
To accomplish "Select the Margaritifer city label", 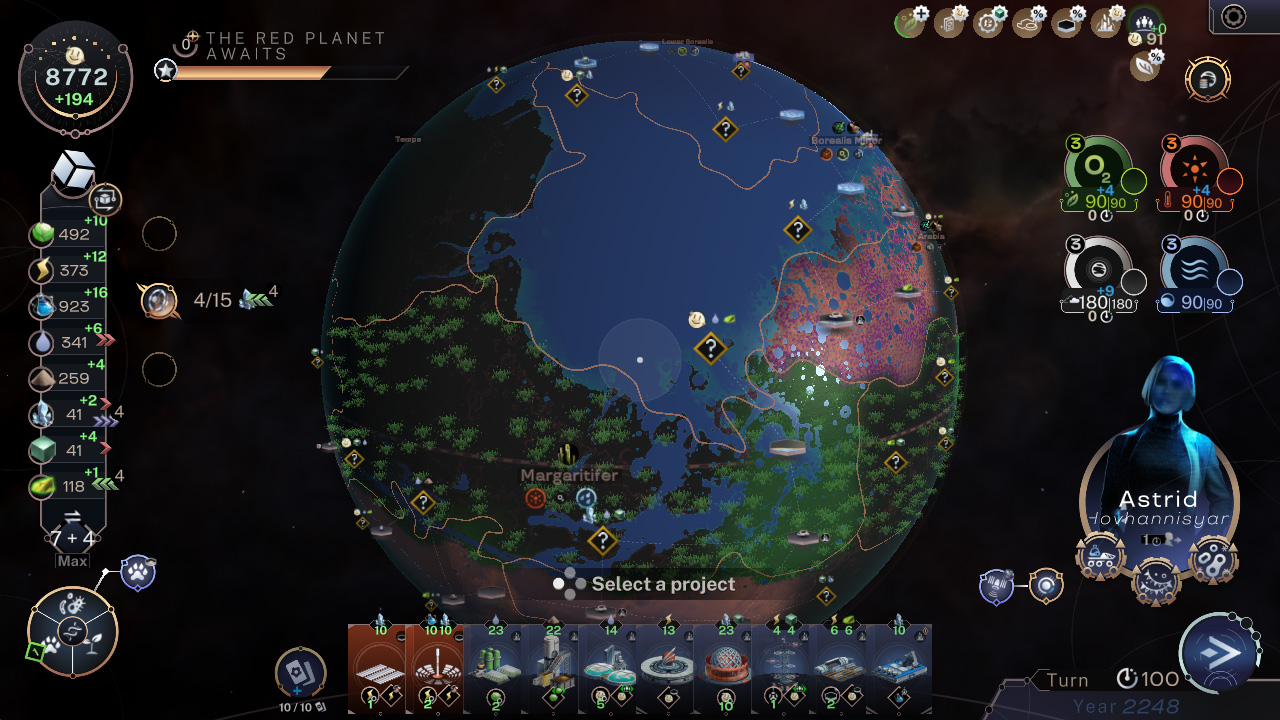I will (569, 476).
